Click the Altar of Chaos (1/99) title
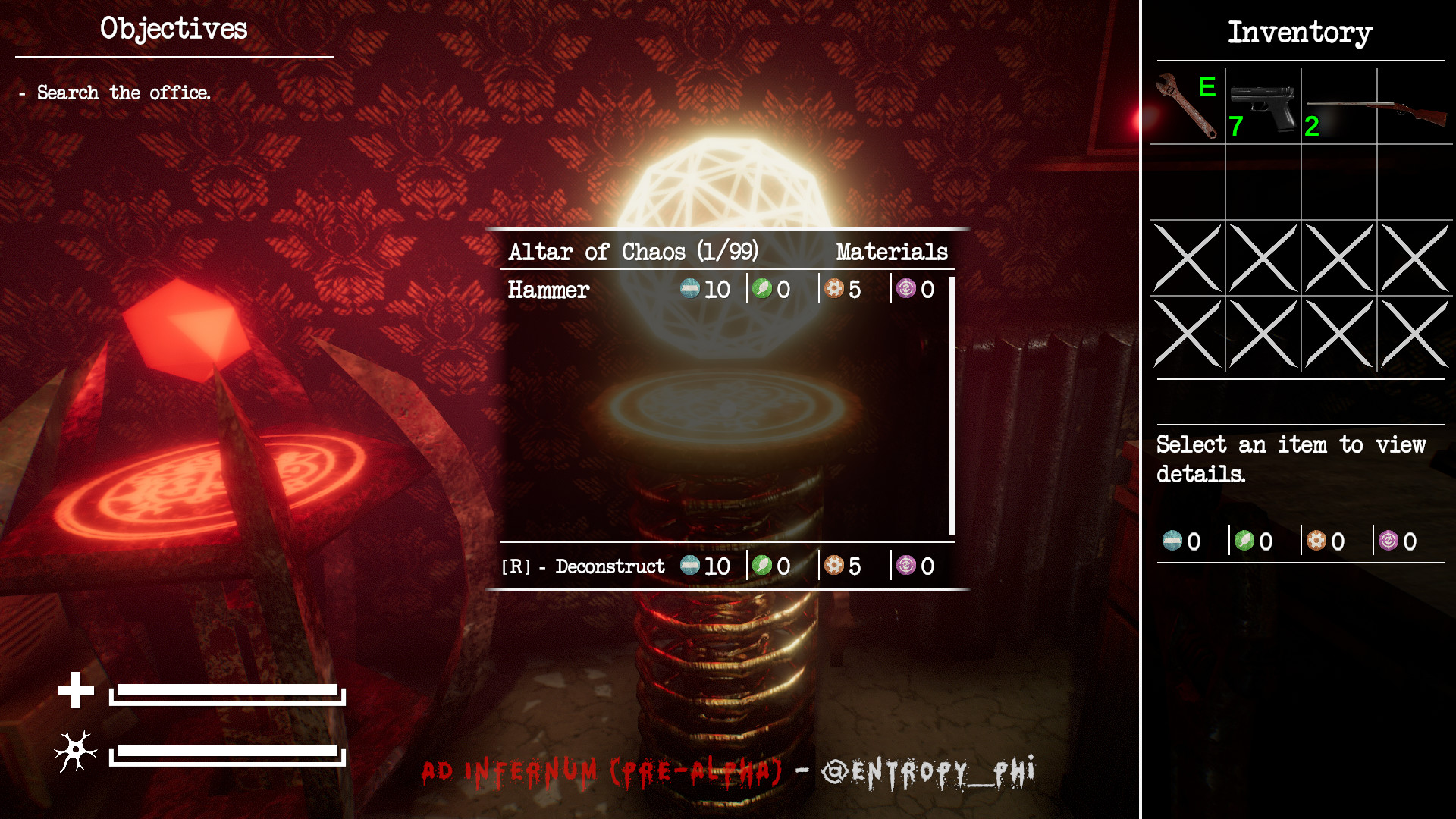Screen dimensions: 1456x819 [x=635, y=251]
